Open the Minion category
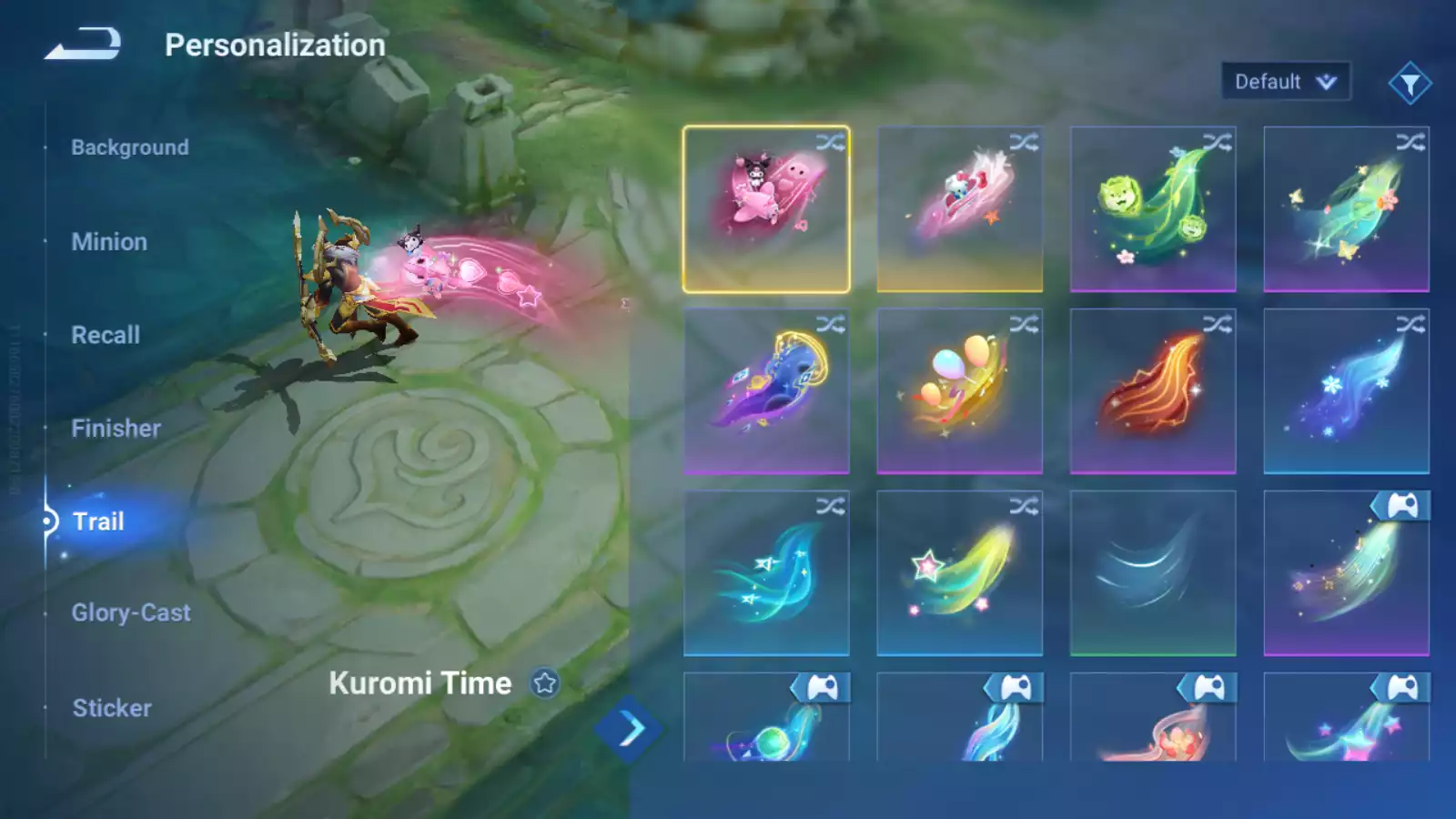The image size is (1456, 819). (109, 242)
